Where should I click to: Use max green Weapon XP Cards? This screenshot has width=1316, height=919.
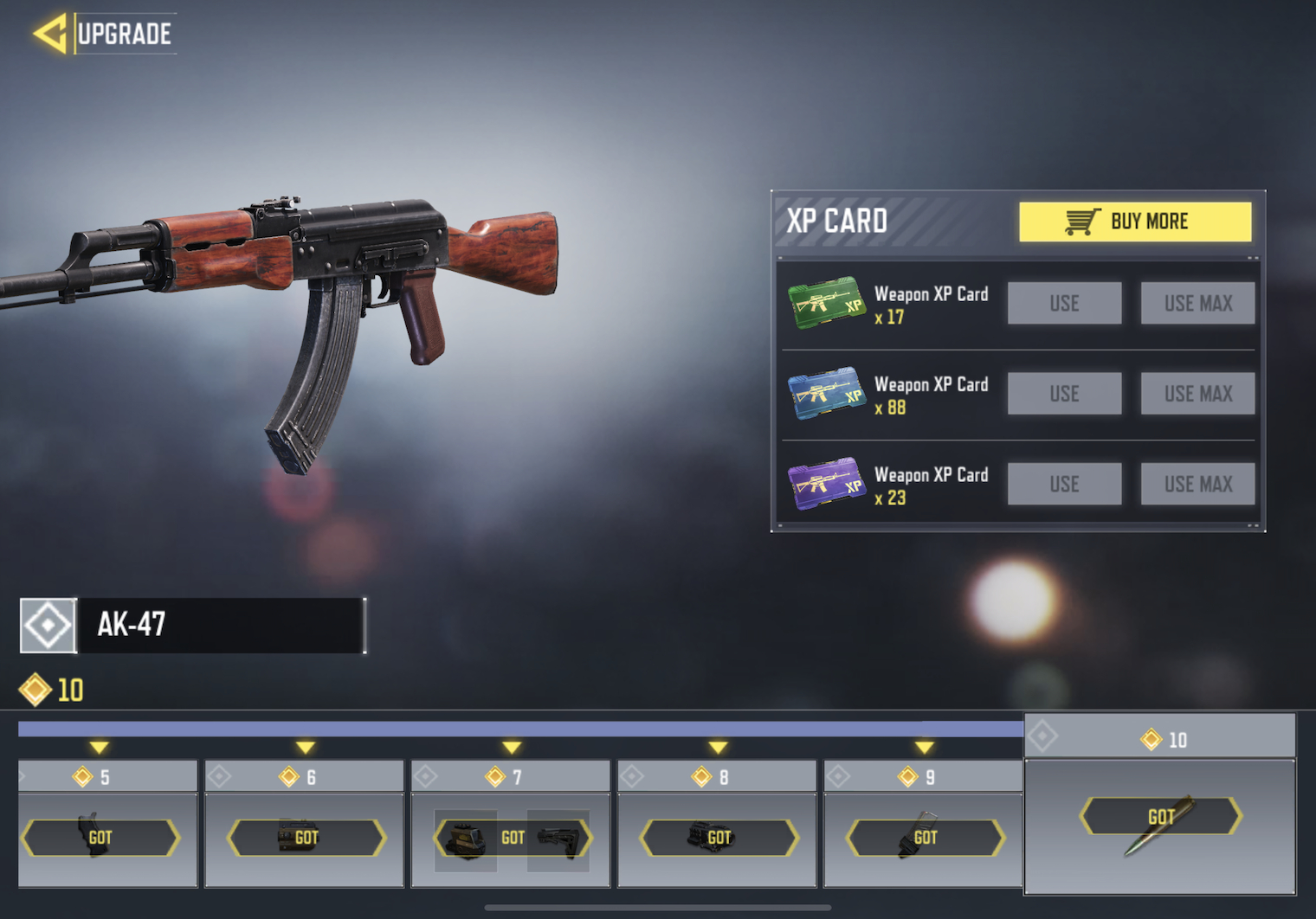(x=1197, y=303)
